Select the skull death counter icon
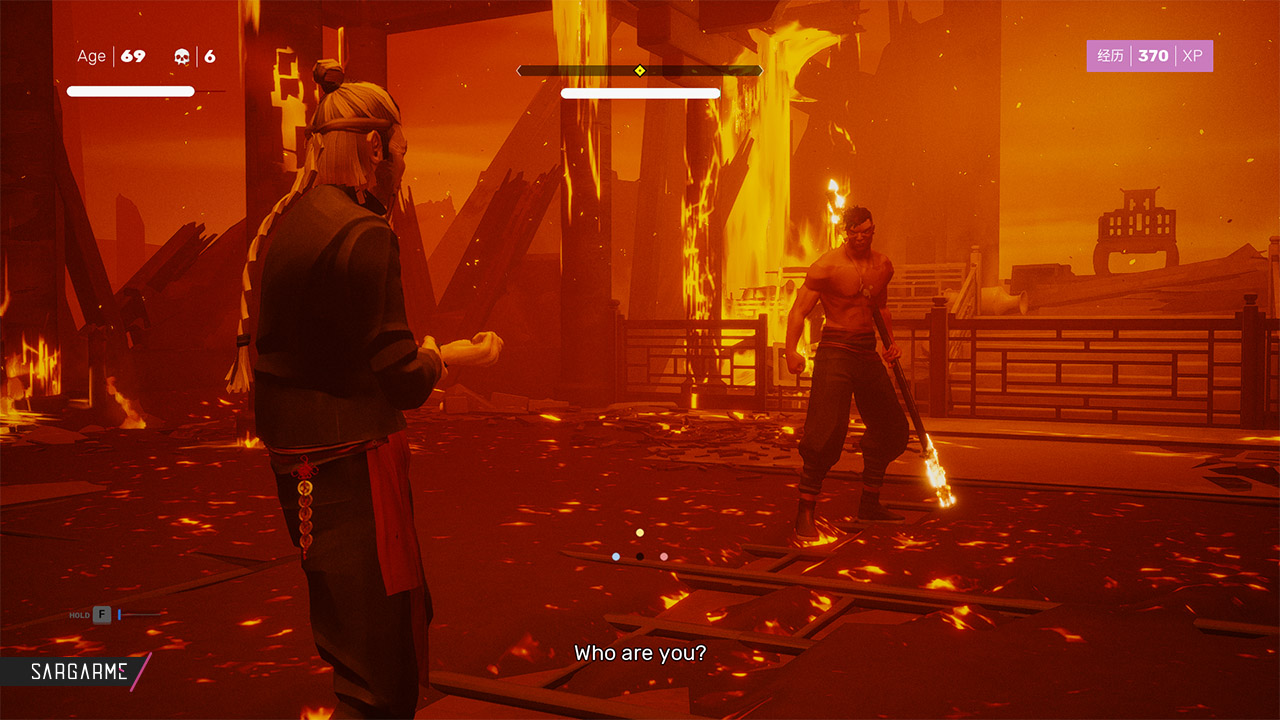Image resolution: width=1280 pixels, height=720 pixels. point(182,56)
